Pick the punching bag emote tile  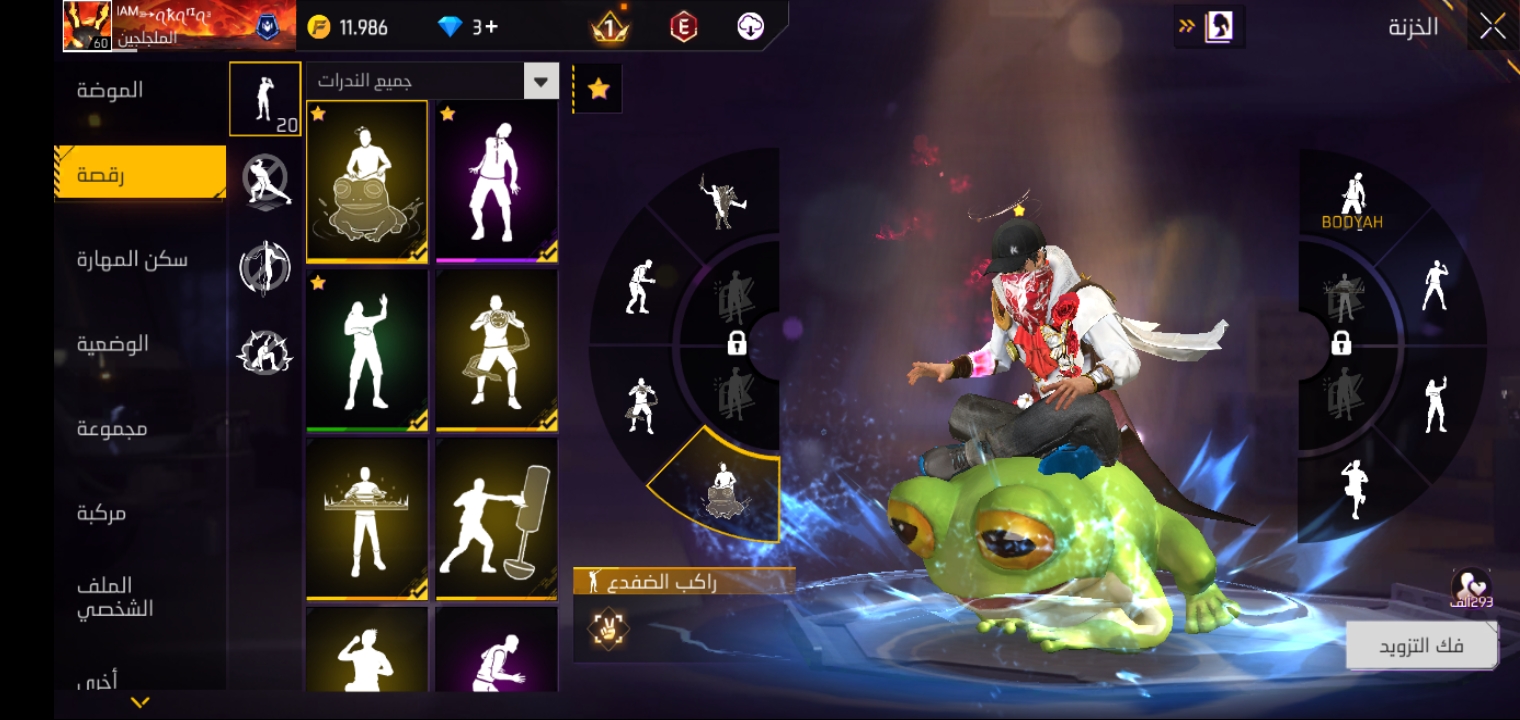[x=497, y=519]
